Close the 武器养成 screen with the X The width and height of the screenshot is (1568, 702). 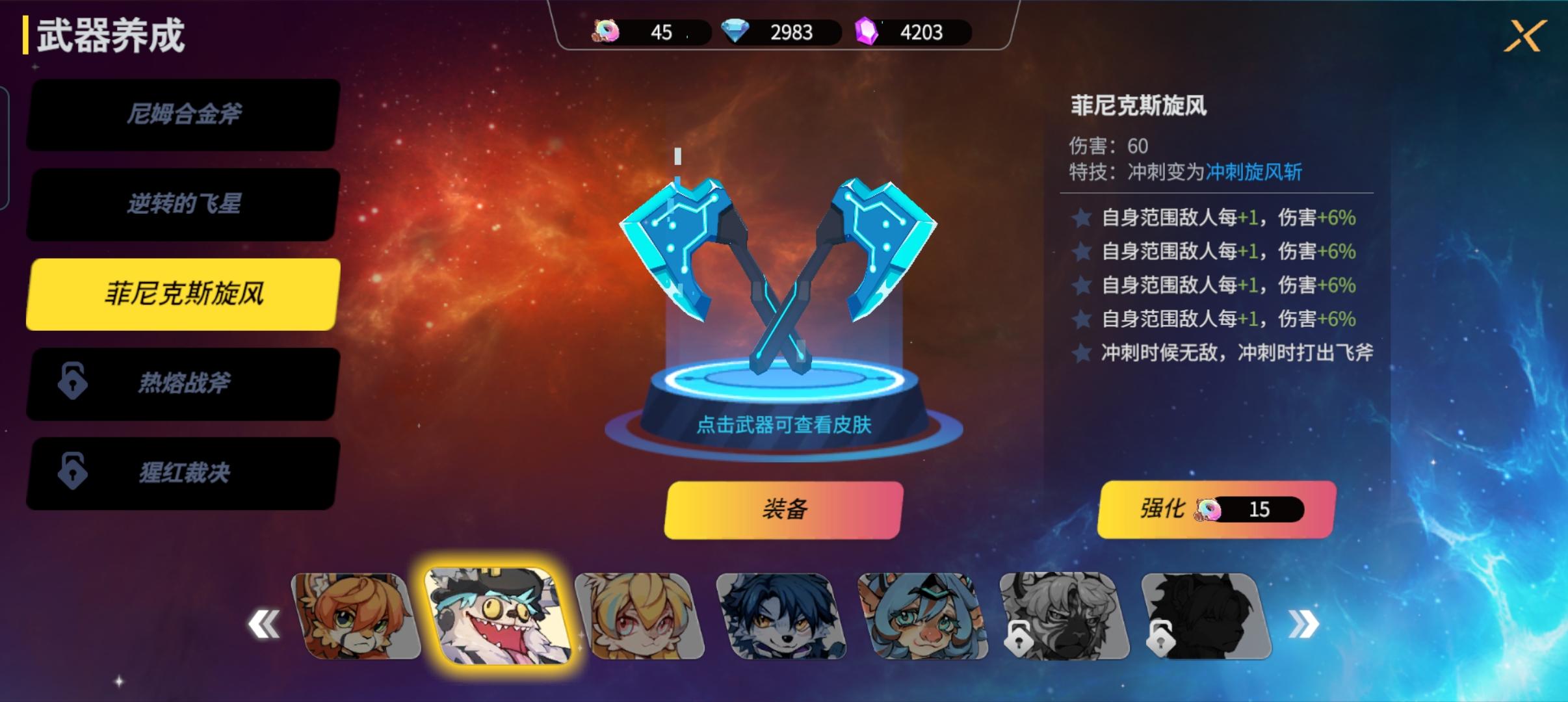coord(1526,36)
